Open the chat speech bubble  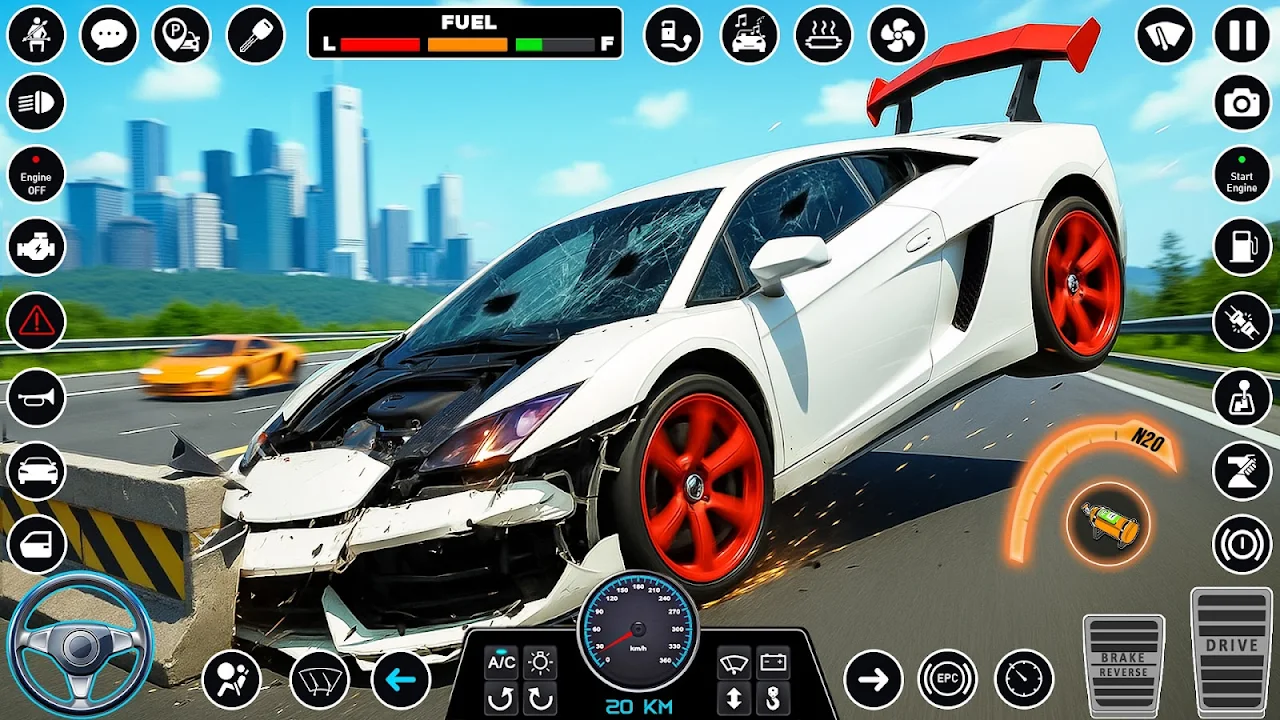[108, 35]
